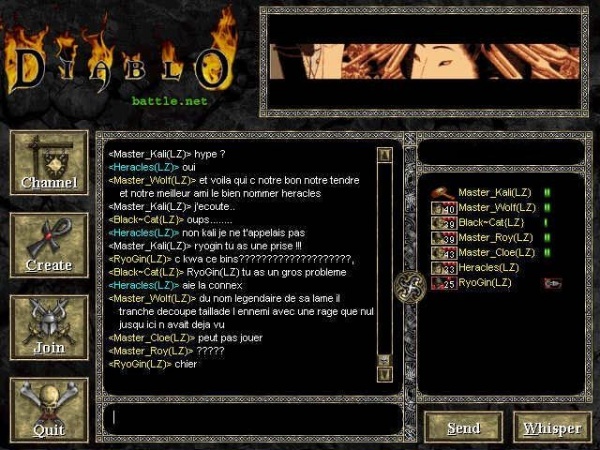The height and width of the screenshot is (450, 600).
Task: Click the chat scrollbar up arrow
Action: click(x=384, y=155)
